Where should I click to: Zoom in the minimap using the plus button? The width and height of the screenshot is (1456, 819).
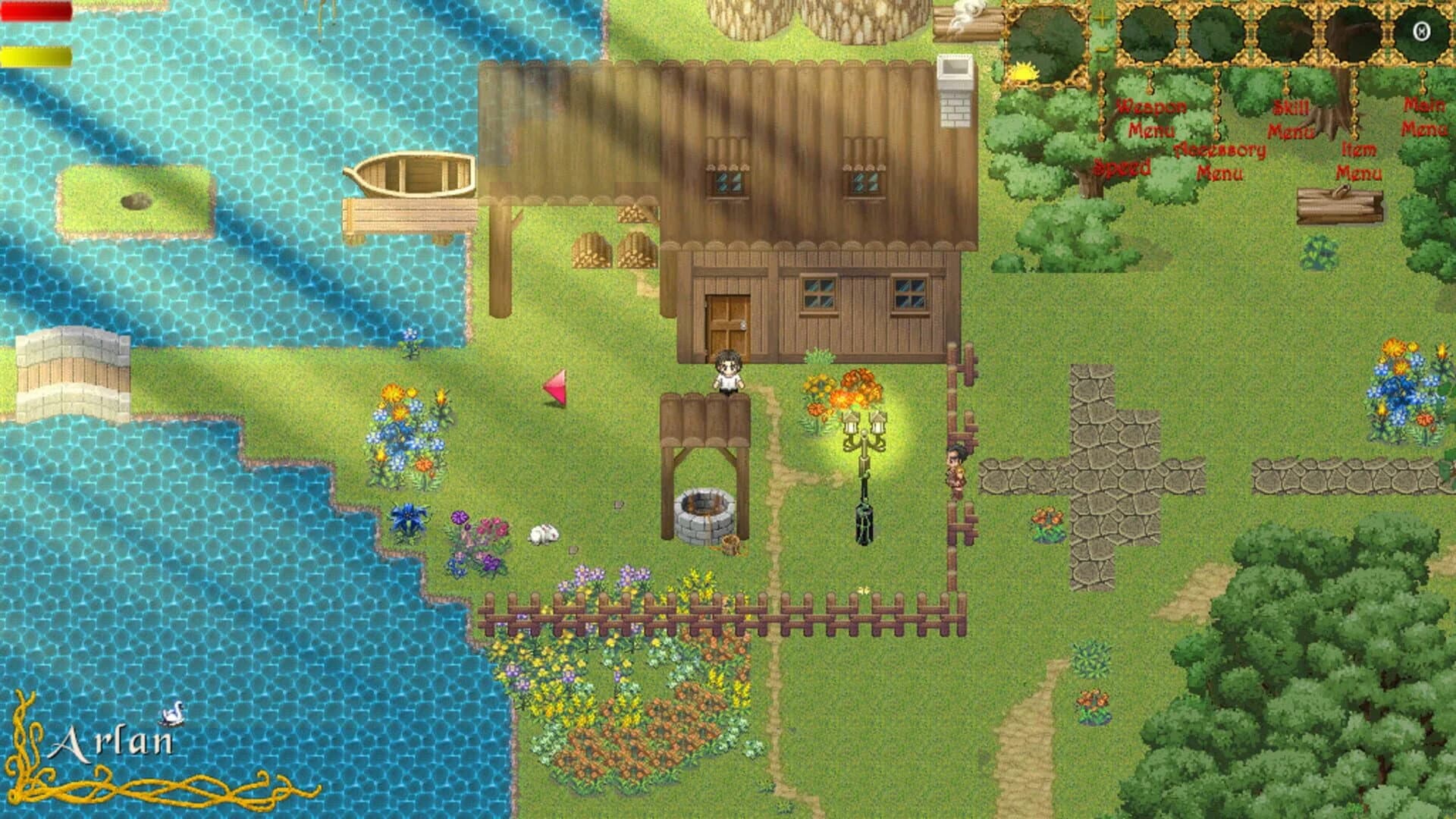[x=1102, y=18]
